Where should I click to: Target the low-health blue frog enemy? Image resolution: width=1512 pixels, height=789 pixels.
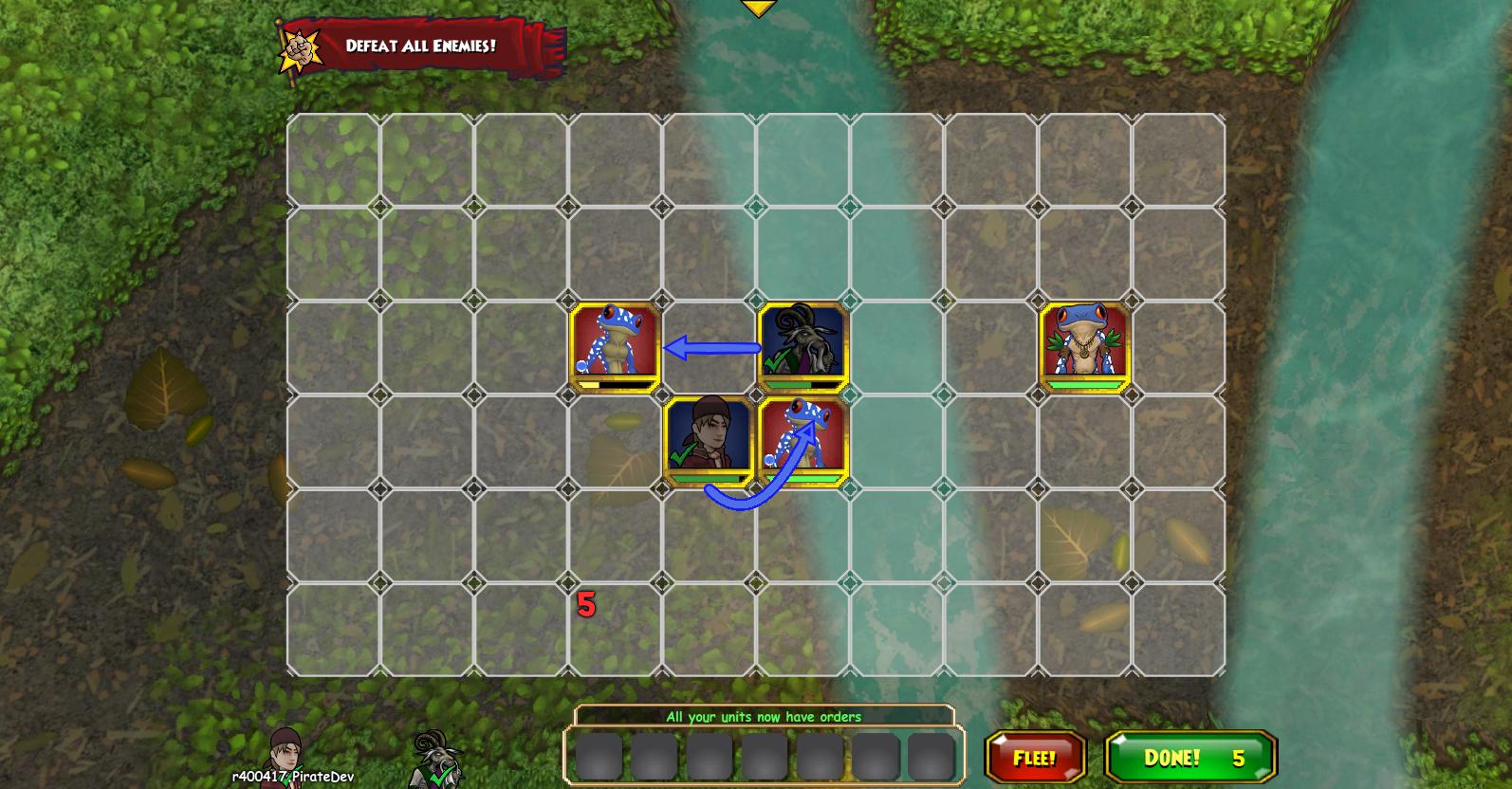click(x=615, y=346)
